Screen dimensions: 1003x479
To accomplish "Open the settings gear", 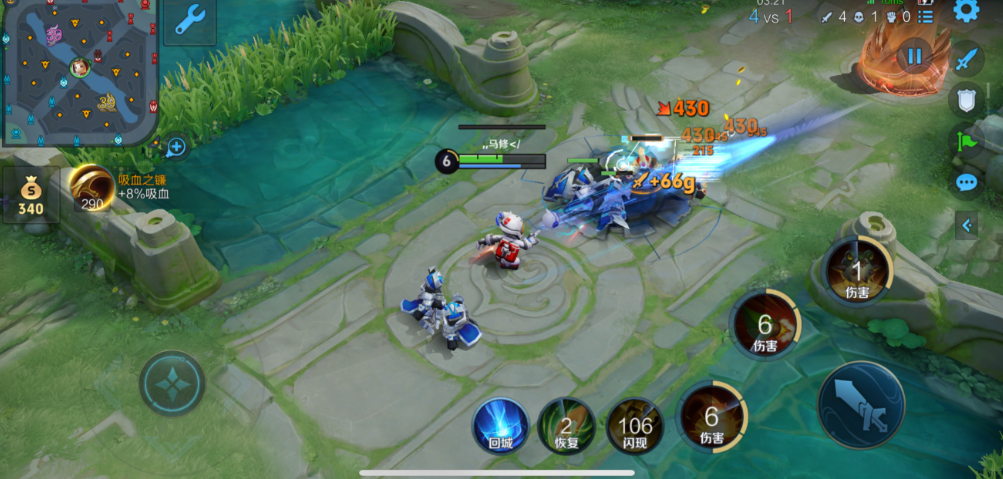I will pyautogui.click(x=965, y=11).
